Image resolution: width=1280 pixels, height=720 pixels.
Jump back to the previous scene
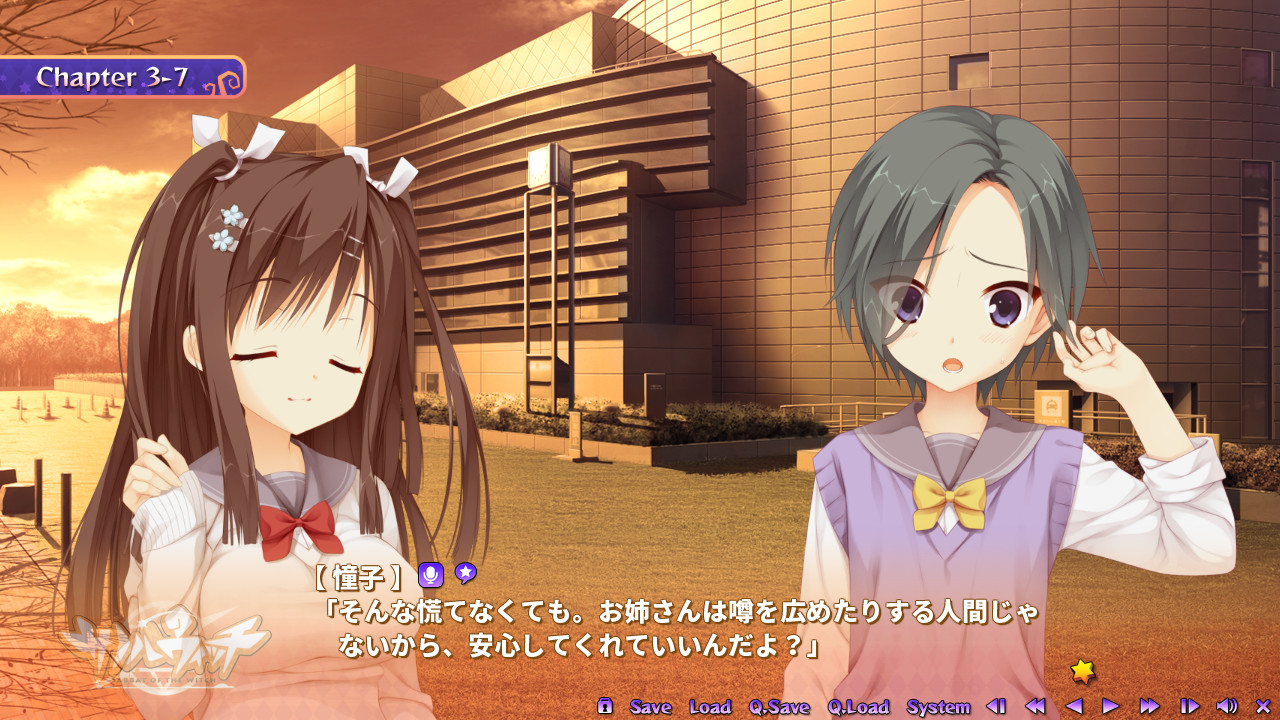pos(996,706)
